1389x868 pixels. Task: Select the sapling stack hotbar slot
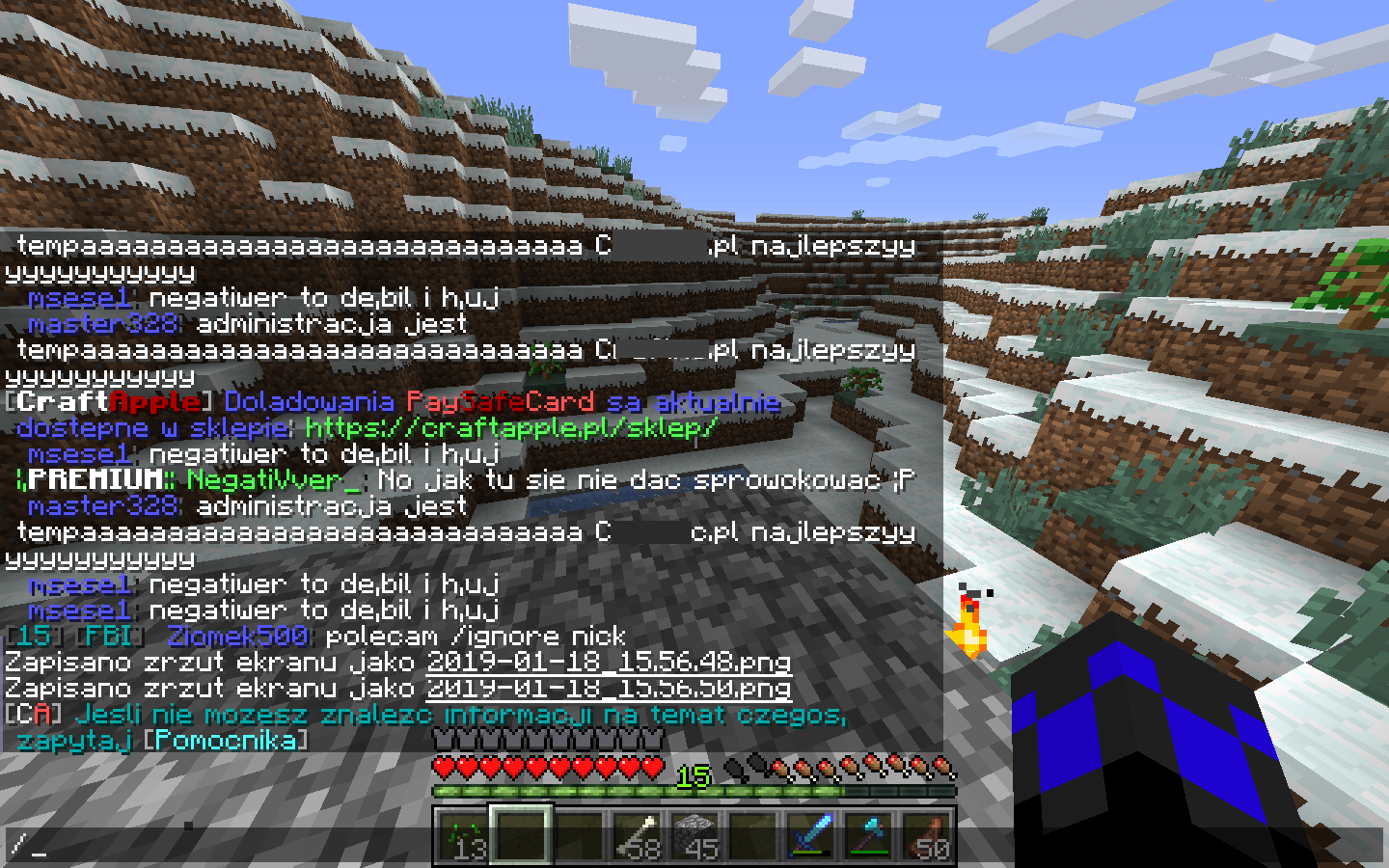tap(463, 835)
